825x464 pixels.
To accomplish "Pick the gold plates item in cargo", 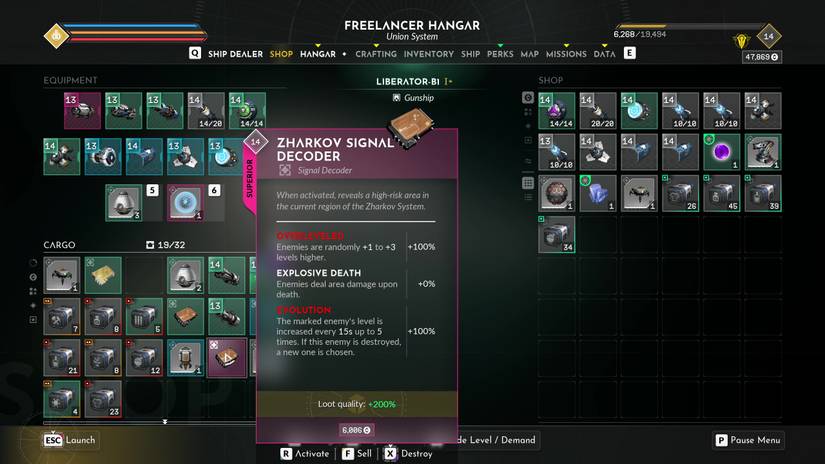I will point(103,274).
